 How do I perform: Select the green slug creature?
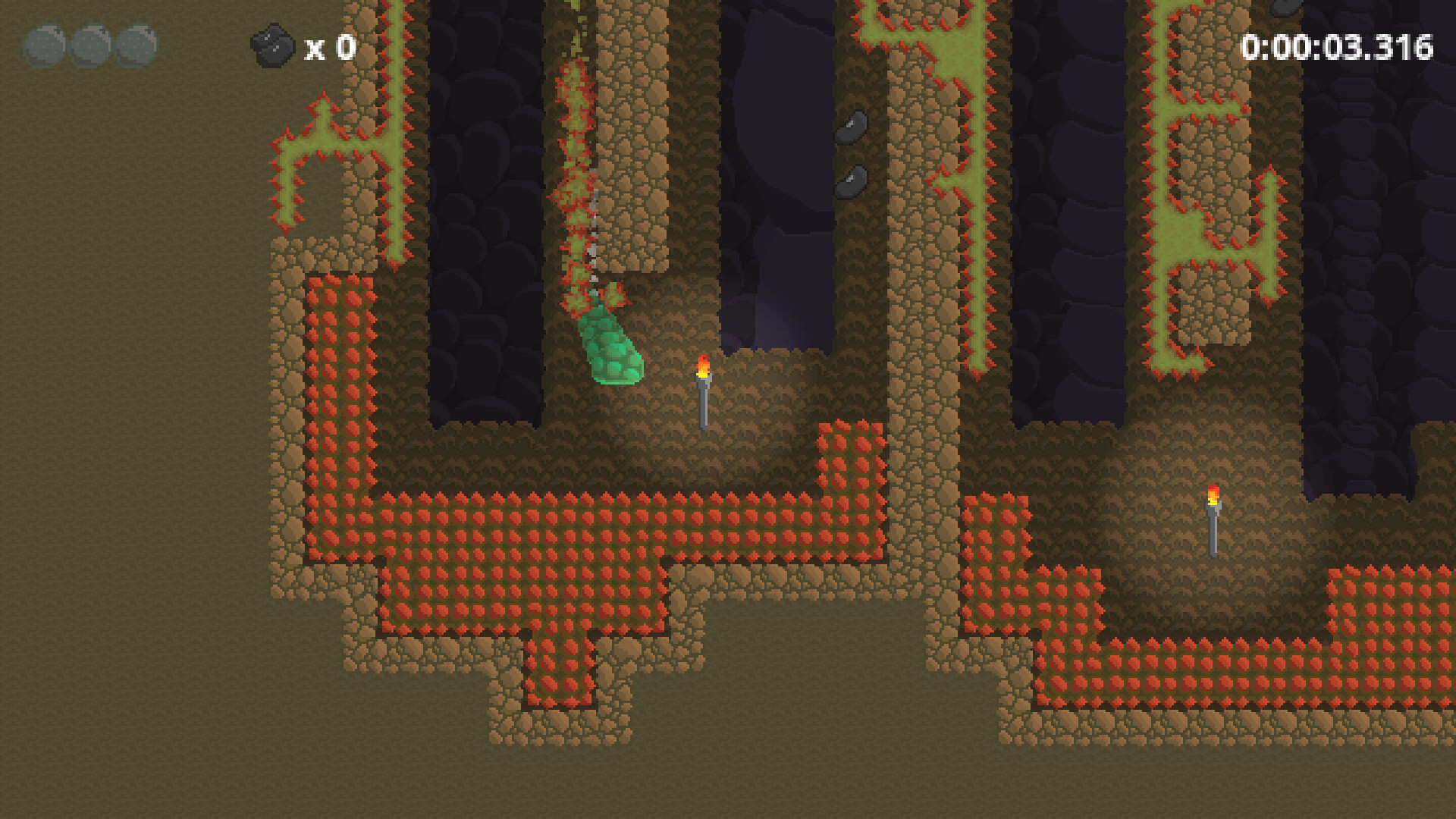tap(613, 349)
